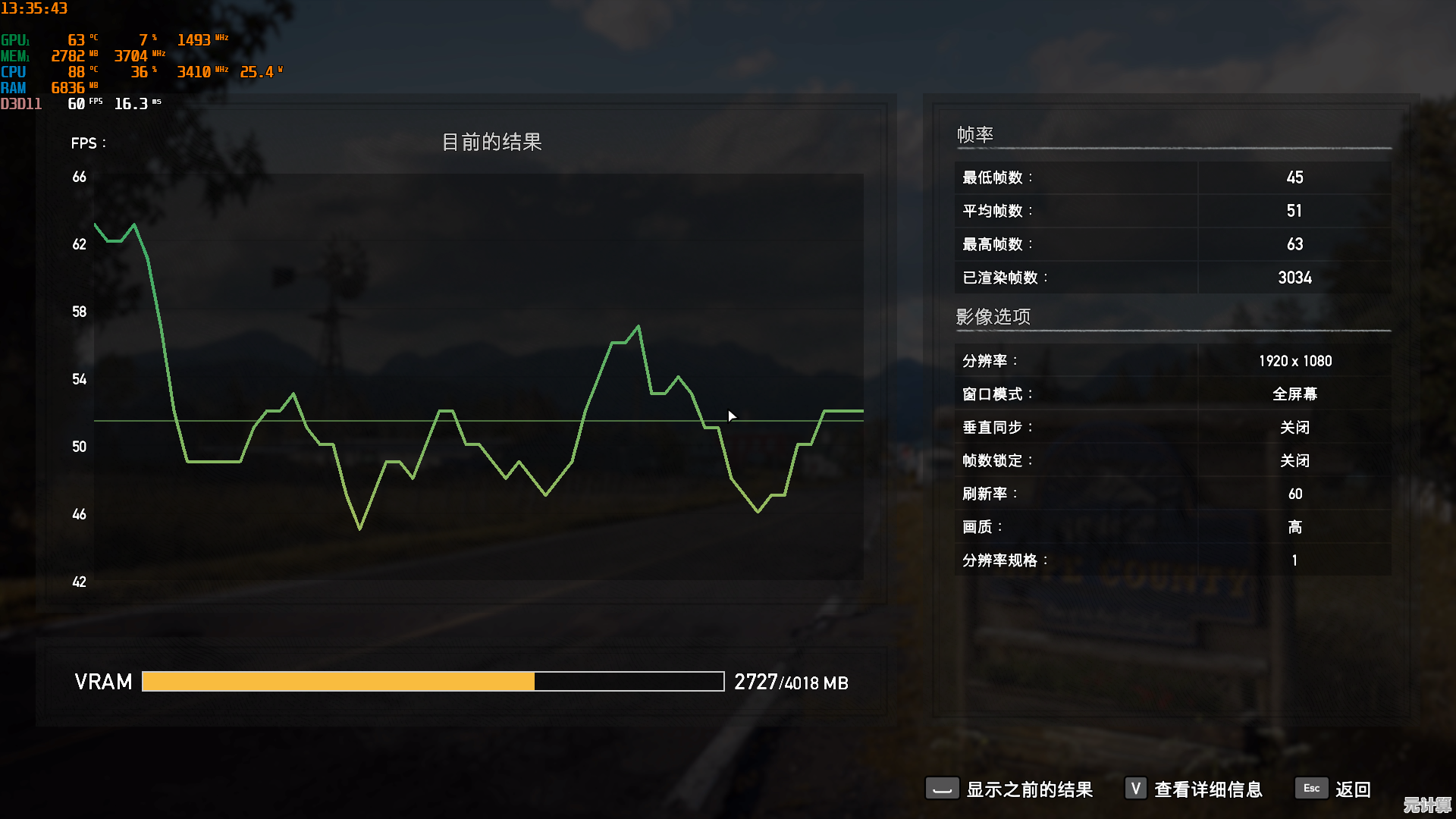The image size is (1456, 819).
Task: Click the spacebar key icon beside 显示之前的结果
Action: [x=941, y=789]
